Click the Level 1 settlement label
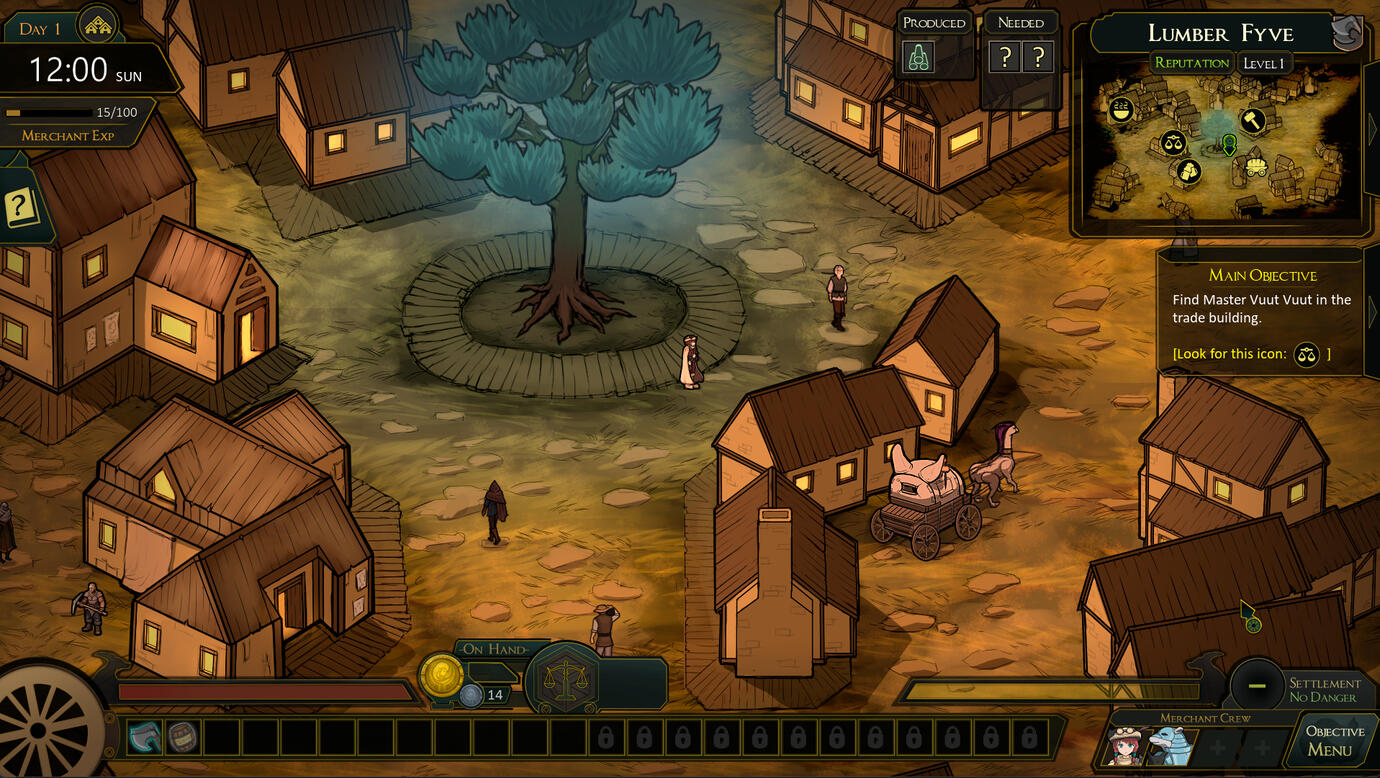 click(1263, 63)
